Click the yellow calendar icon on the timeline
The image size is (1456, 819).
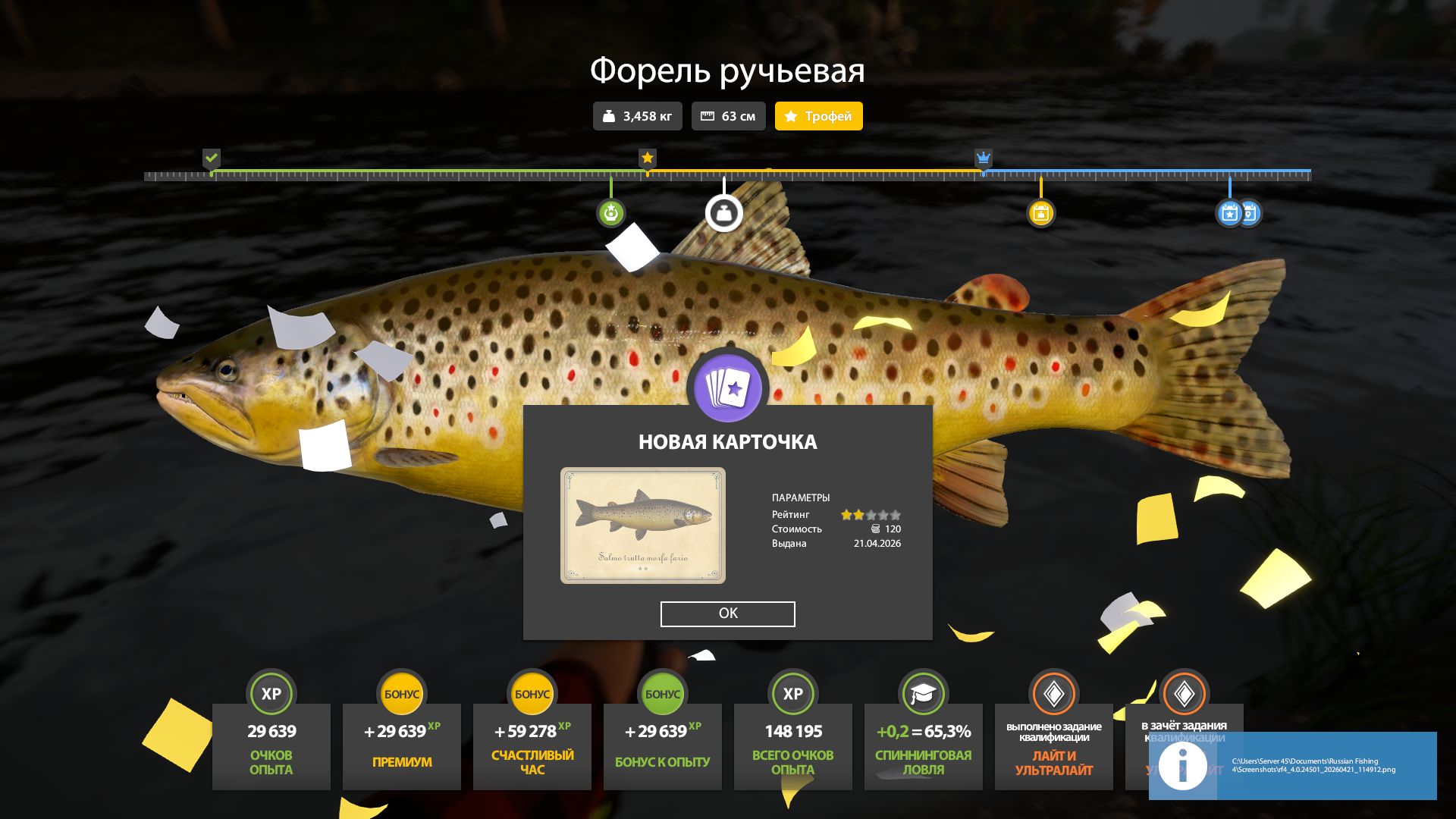click(x=1042, y=213)
